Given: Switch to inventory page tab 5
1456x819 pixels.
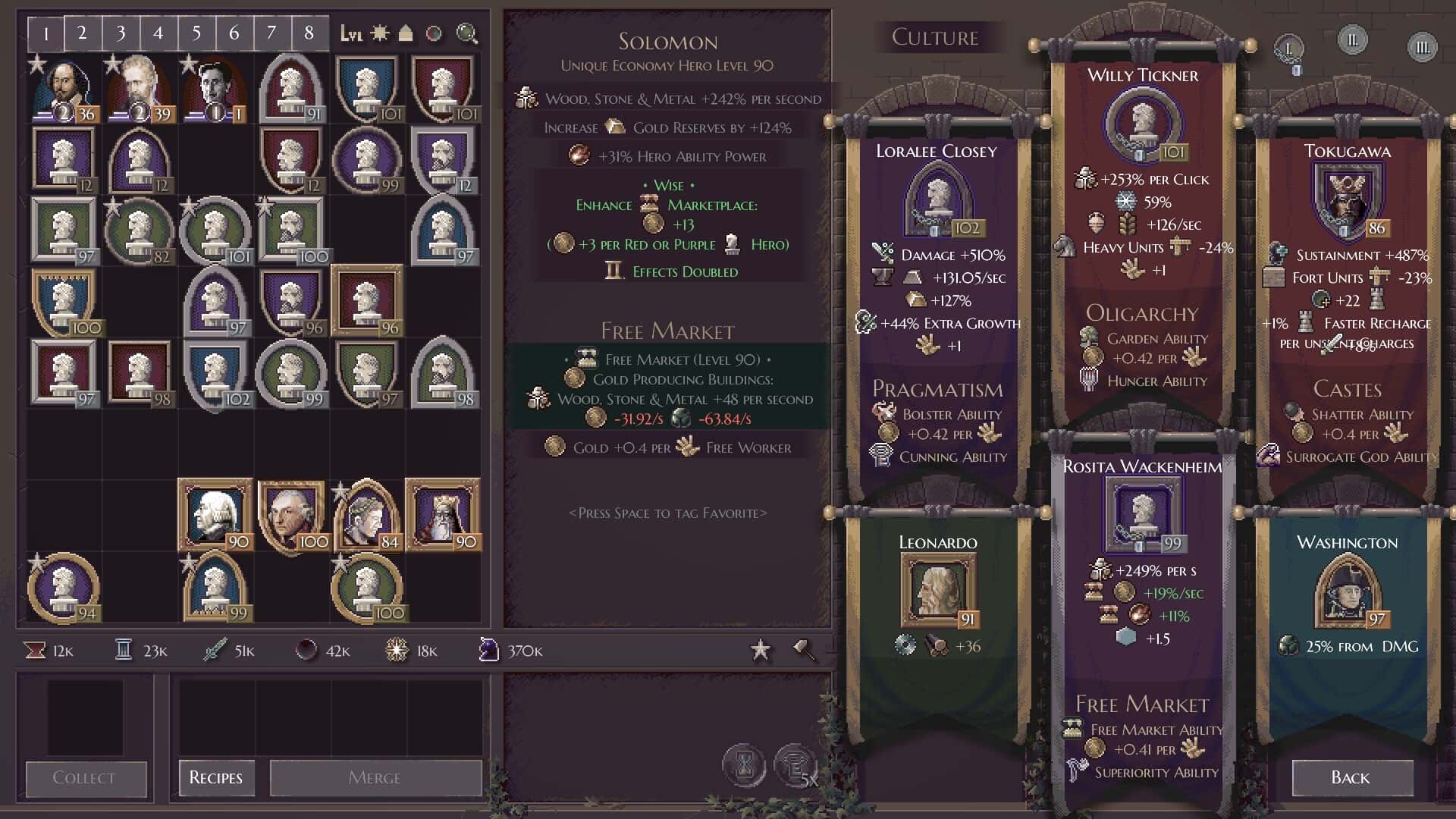Looking at the screenshot, I should coord(196,33).
